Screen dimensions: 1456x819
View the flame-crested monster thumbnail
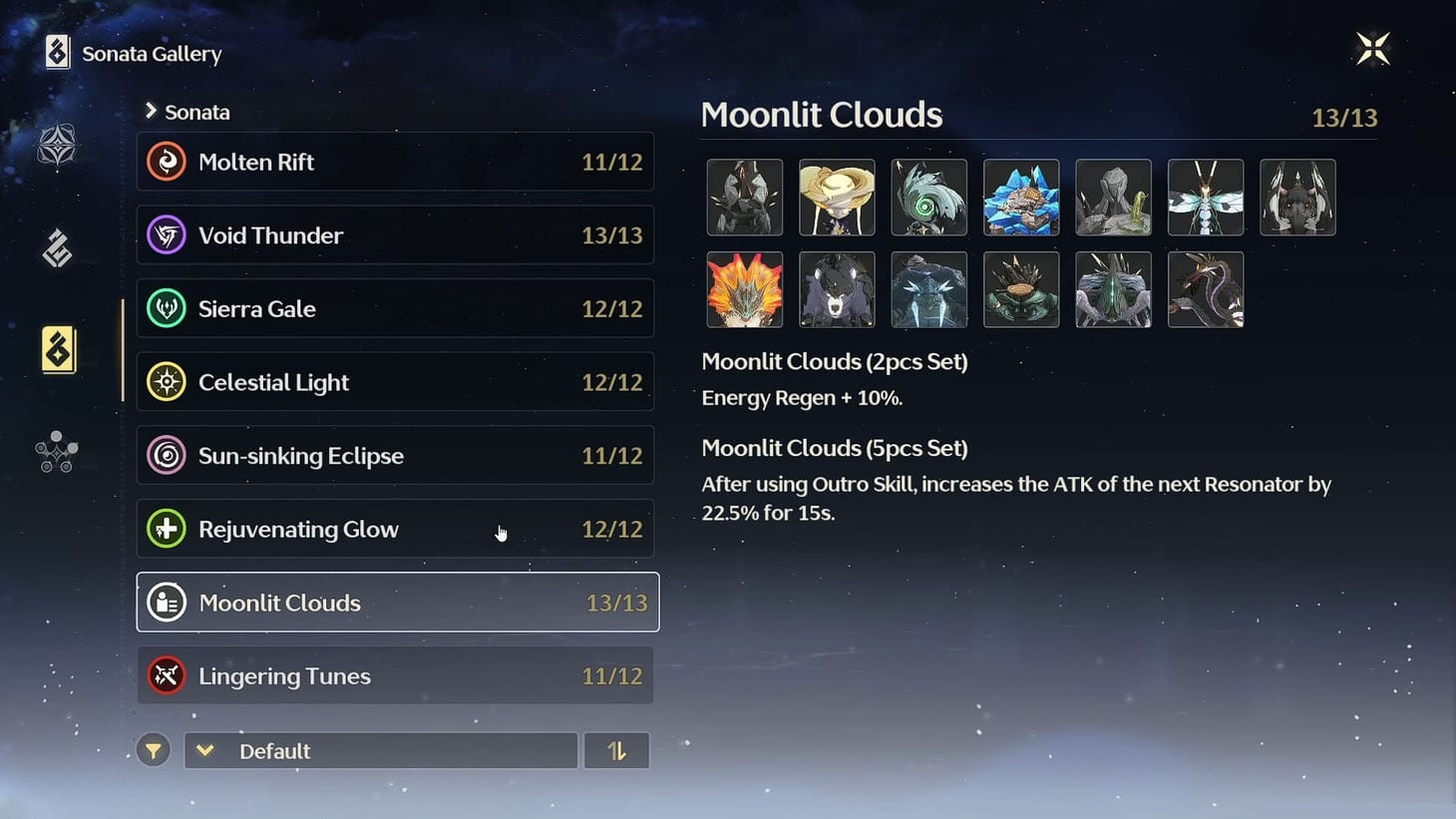tap(745, 289)
